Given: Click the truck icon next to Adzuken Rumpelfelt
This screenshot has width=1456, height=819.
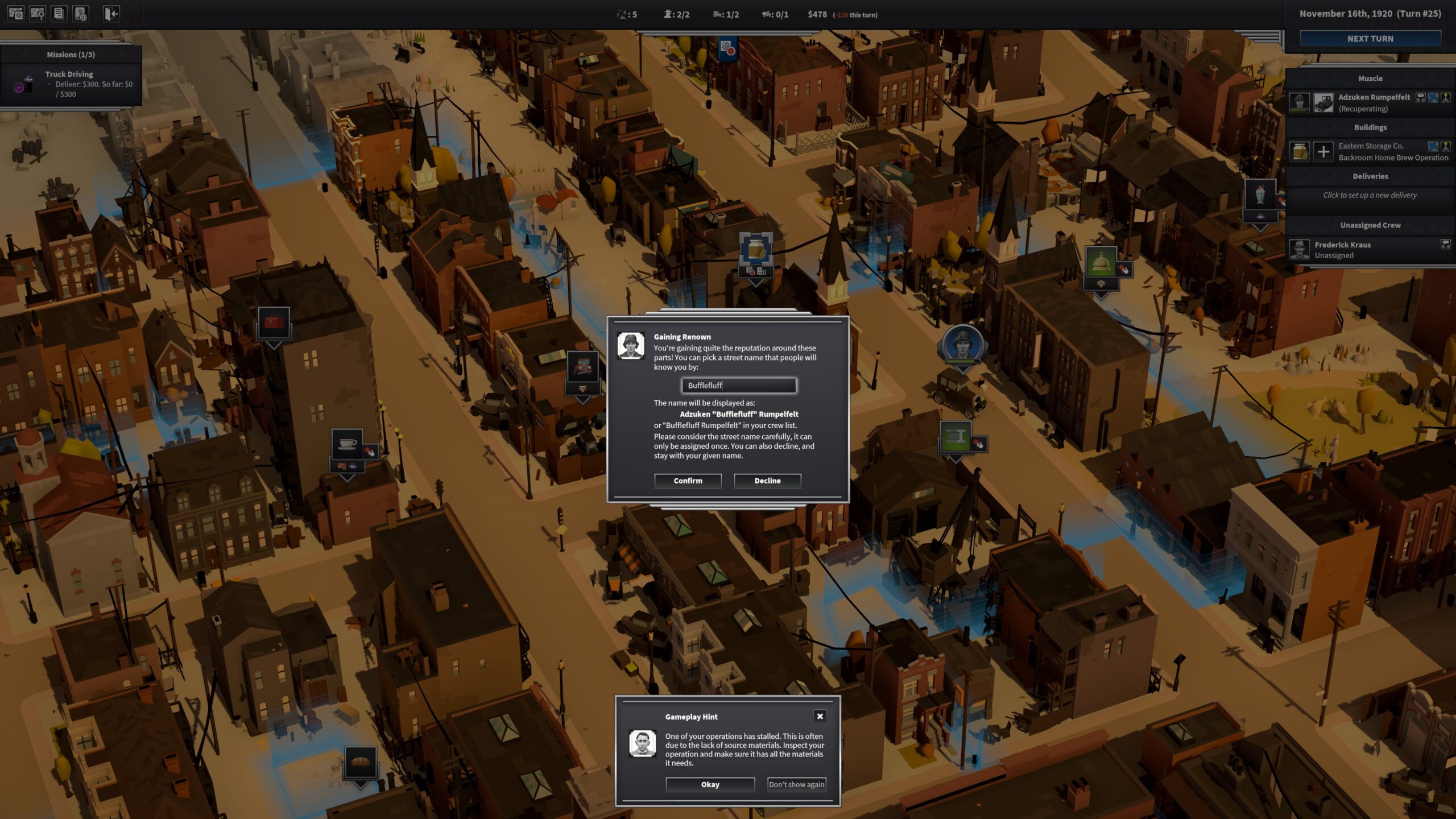Looking at the screenshot, I should point(1324,102).
